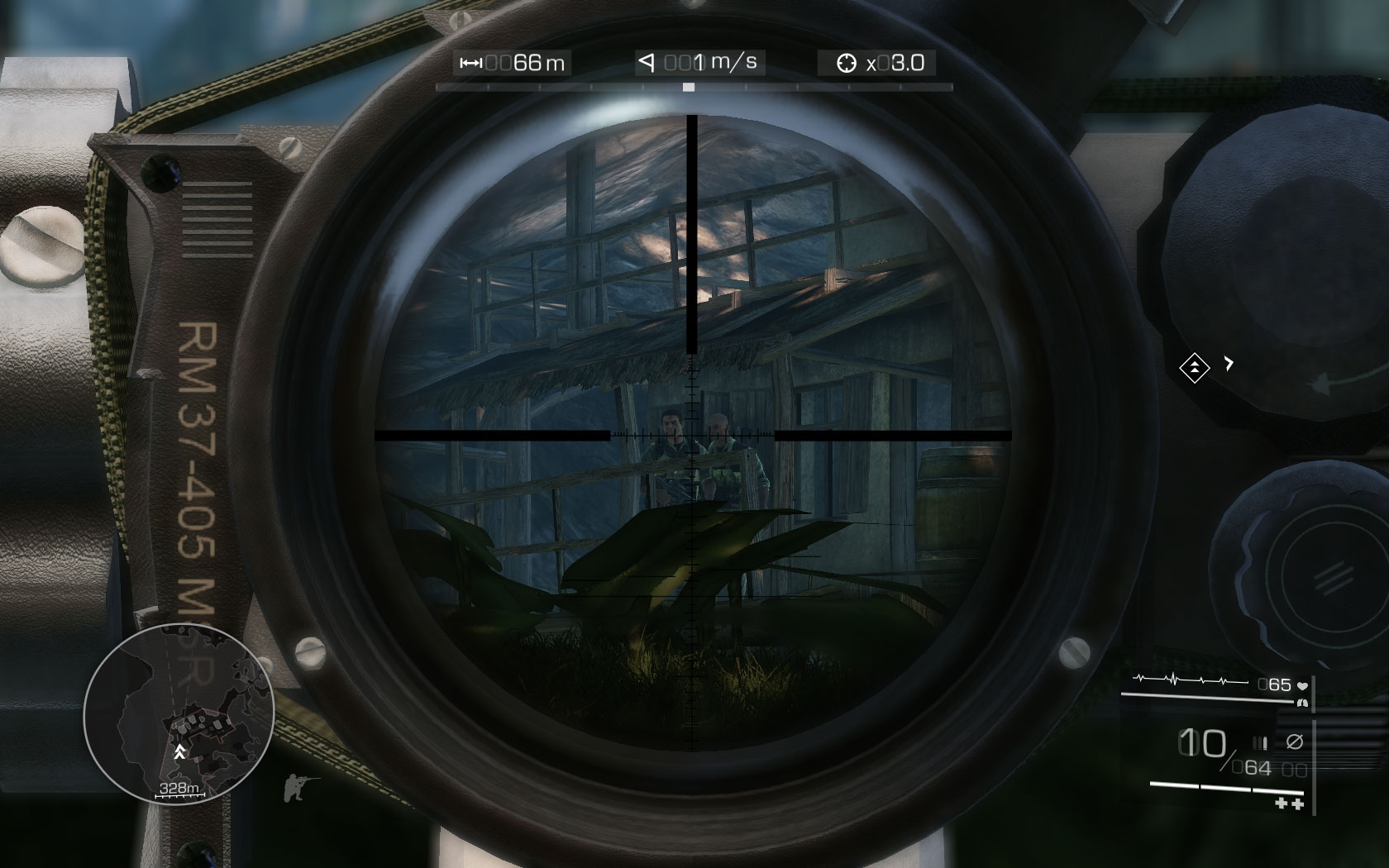Image resolution: width=1389 pixels, height=868 pixels.
Task: Toggle the wind direction arrow indicator
Action: coord(648,61)
